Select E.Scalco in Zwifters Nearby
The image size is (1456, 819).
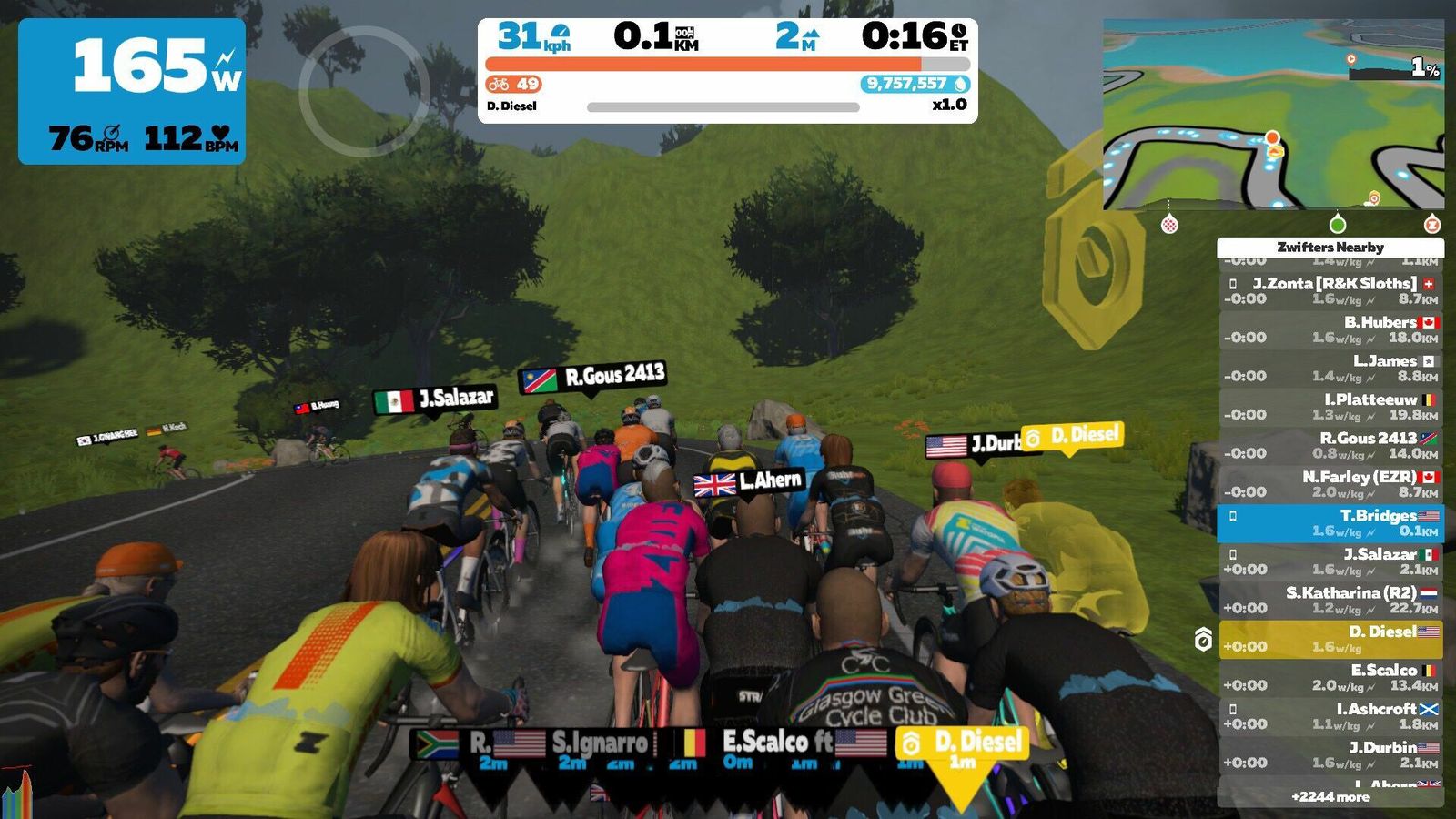coord(1330,678)
